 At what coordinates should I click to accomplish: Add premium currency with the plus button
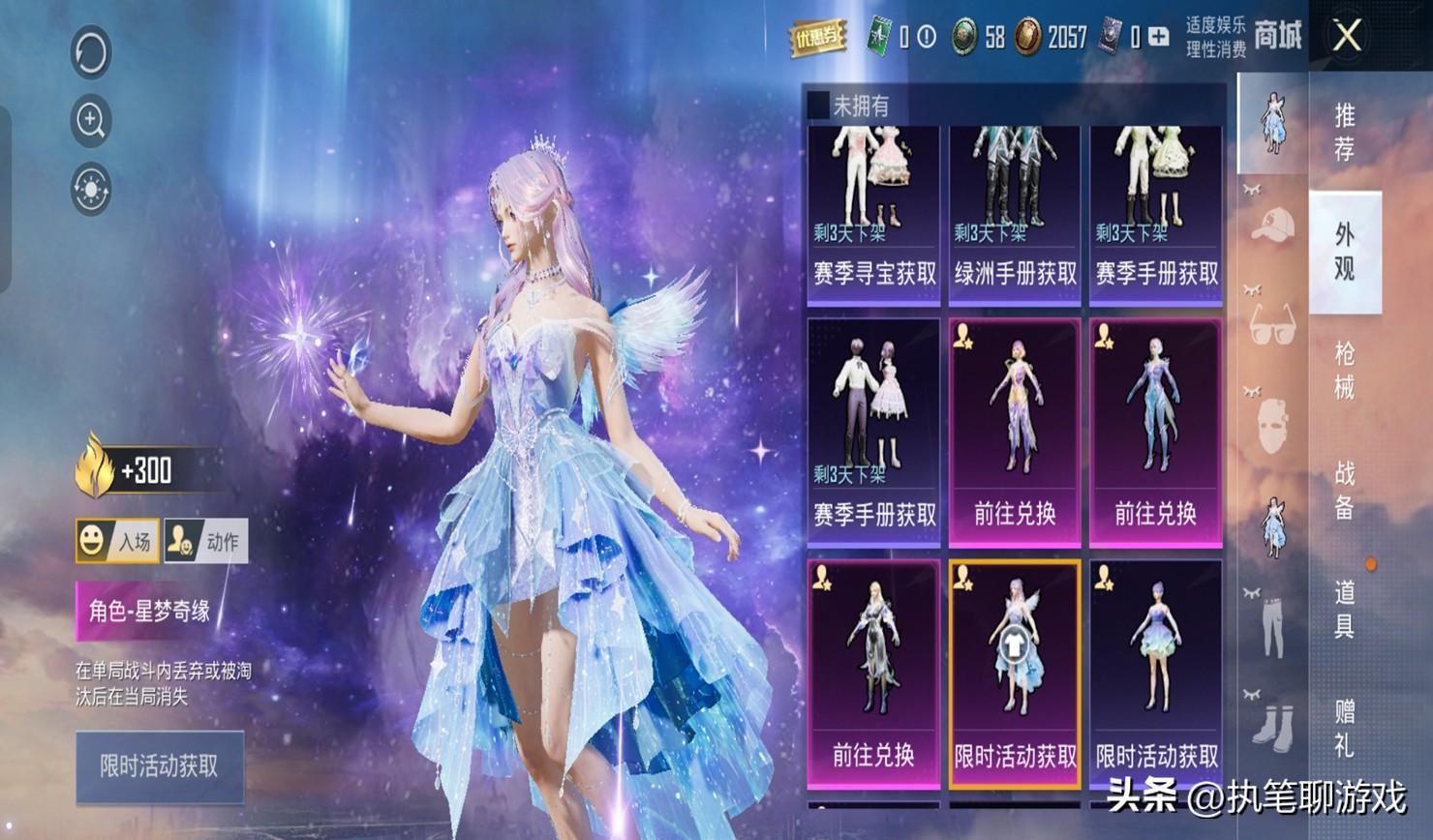[x=1158, y=37]
